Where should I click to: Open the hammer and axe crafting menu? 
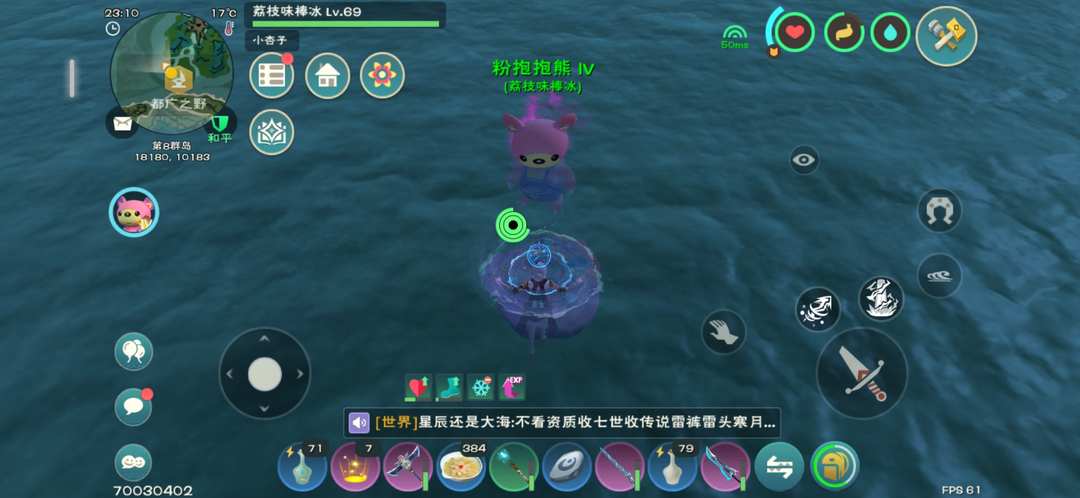(x=946, y=35)
